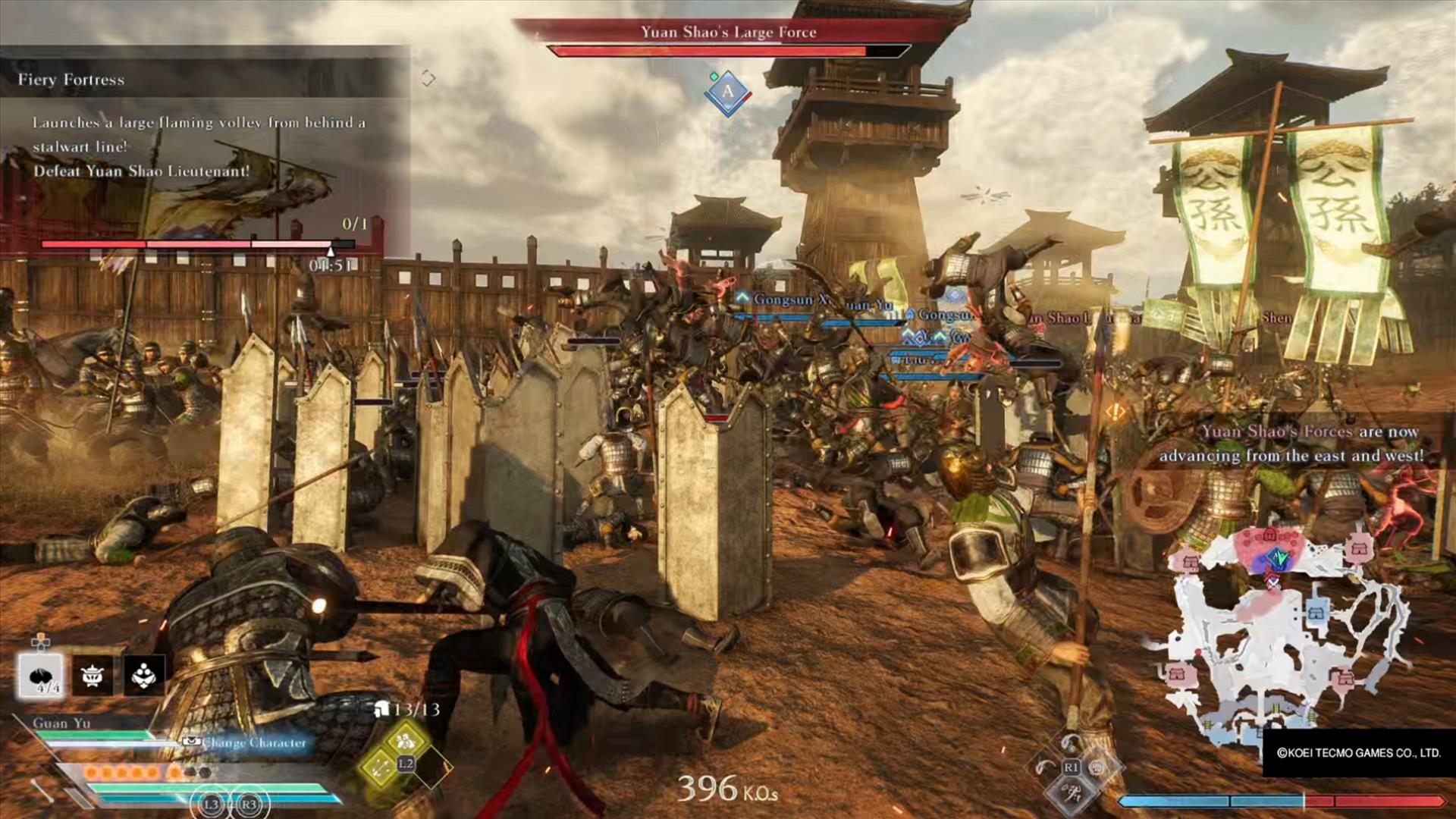1456x819 pixels.
Task: Select the meat bun item slot
Action: (x=41, y=675)
